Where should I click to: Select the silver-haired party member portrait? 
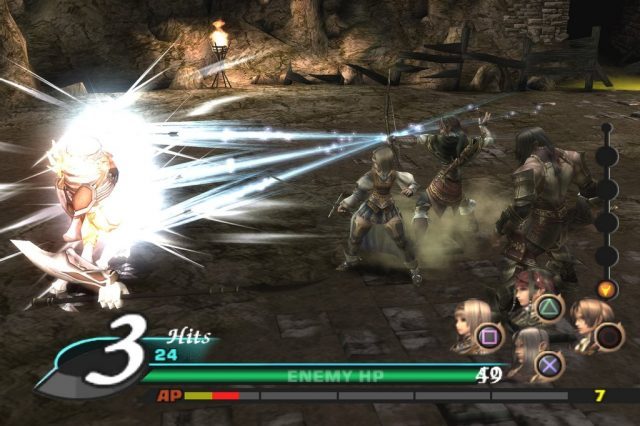(527, 352)
